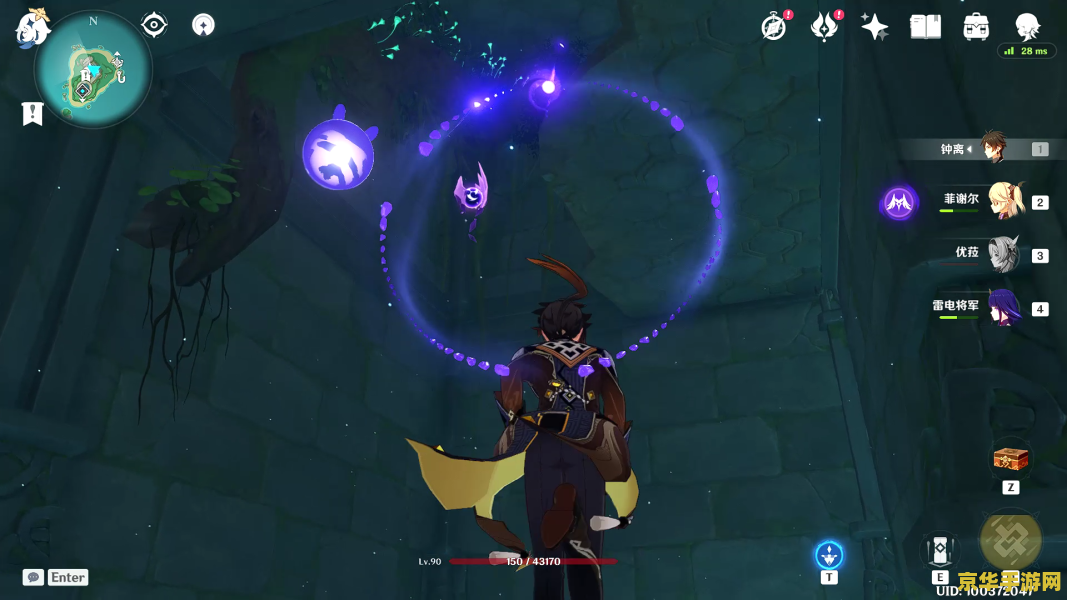
Task: Switch to party member 优菈
Action: (x=1001, y=254)
